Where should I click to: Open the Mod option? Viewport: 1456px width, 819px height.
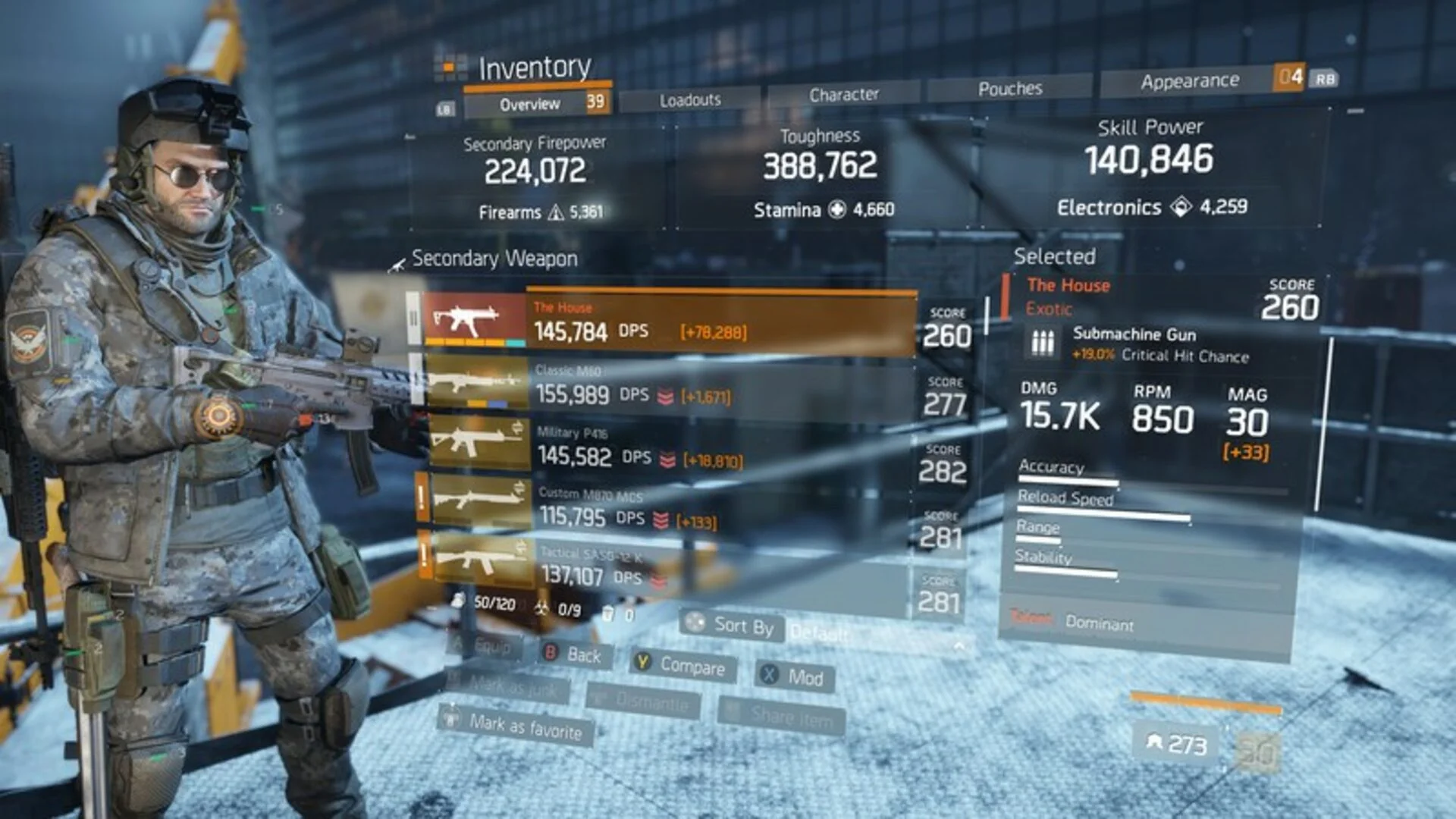click(x=794, y=676)
